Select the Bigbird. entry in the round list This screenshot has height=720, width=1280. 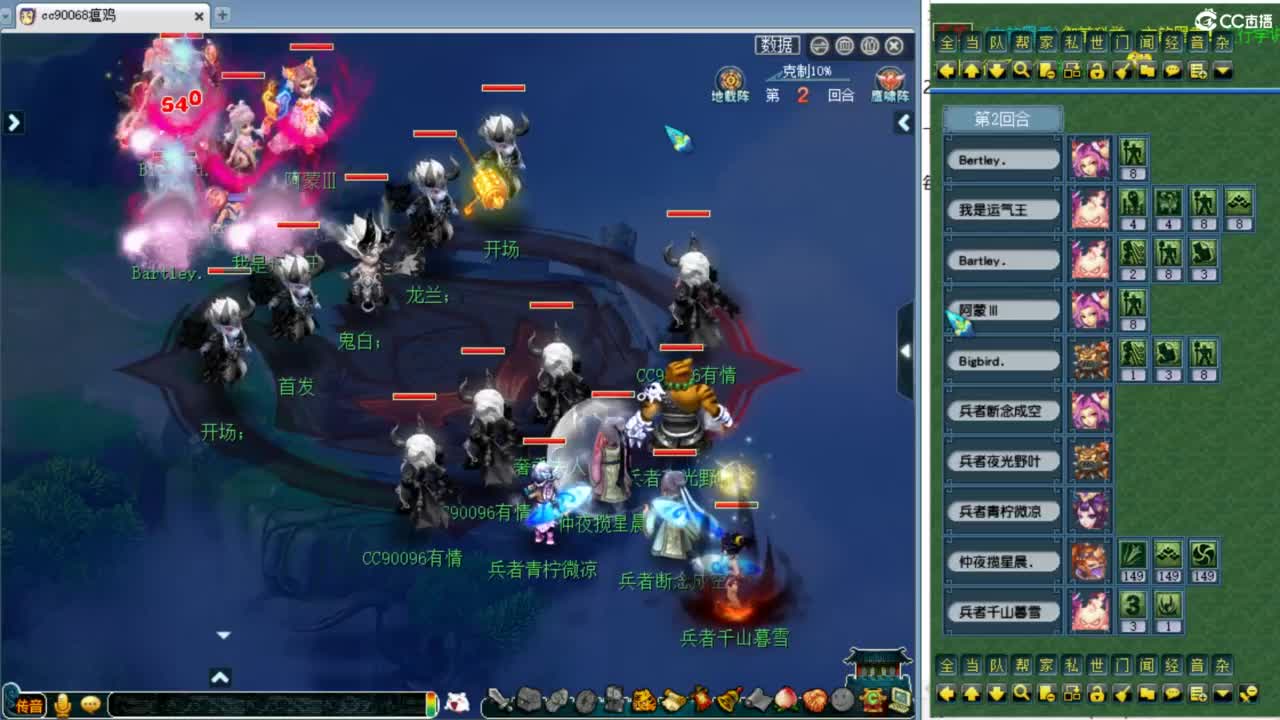[1001, 360]
